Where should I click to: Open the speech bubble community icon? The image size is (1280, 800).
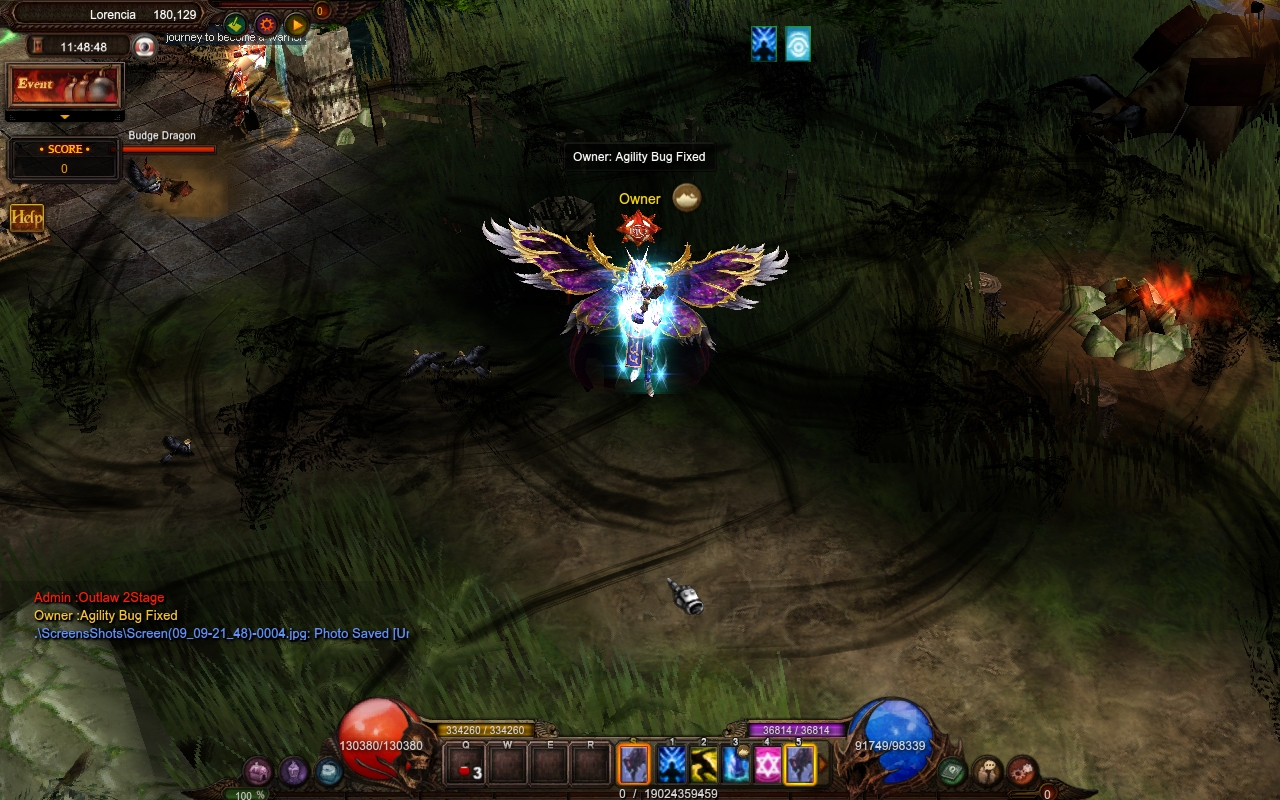987,771
